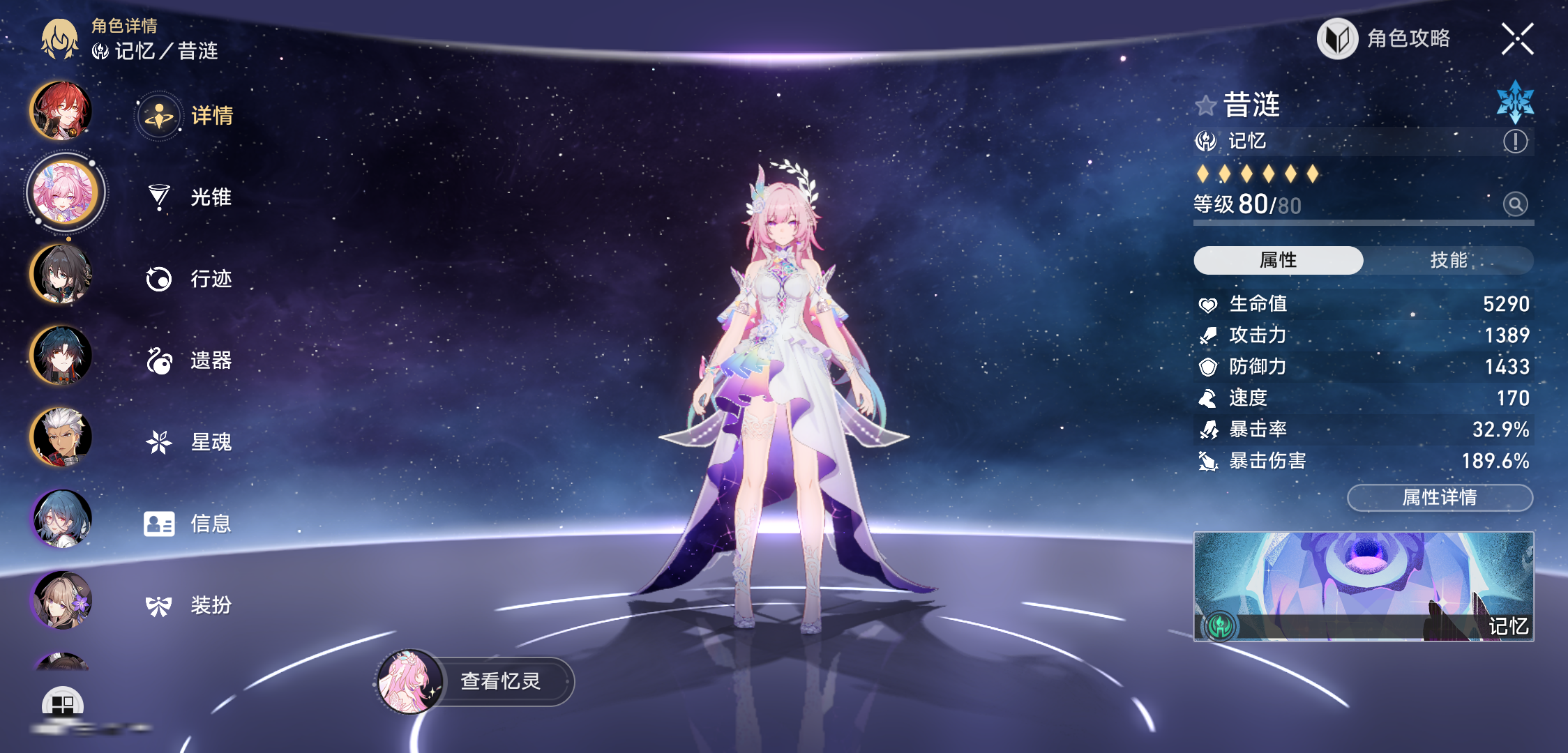The width and height of the screenshot is (1568, 753).
Task: Click the magnifier icon beside level 80/80
Action: pyautogui.click(x=1515, y=204)
